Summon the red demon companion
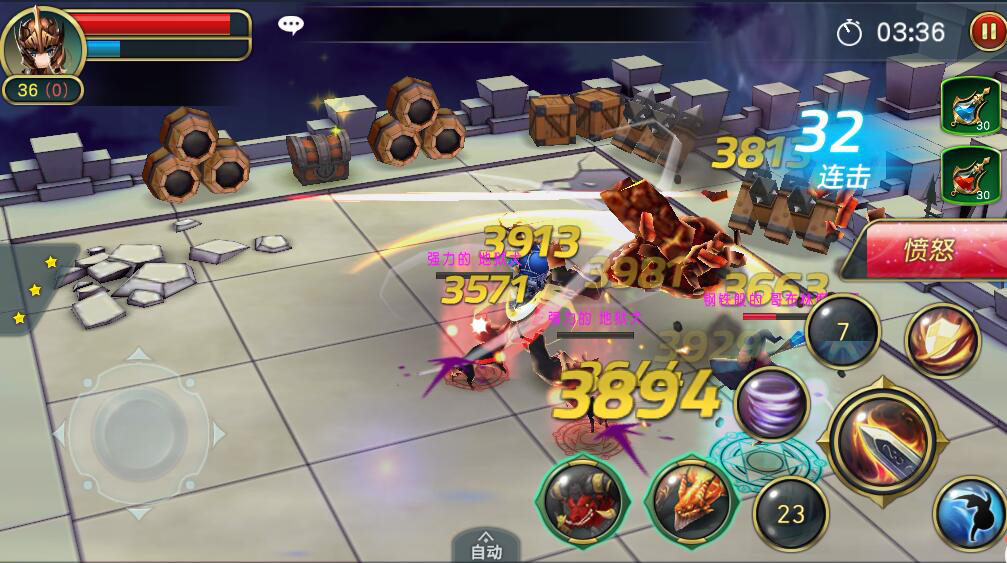 583,502
